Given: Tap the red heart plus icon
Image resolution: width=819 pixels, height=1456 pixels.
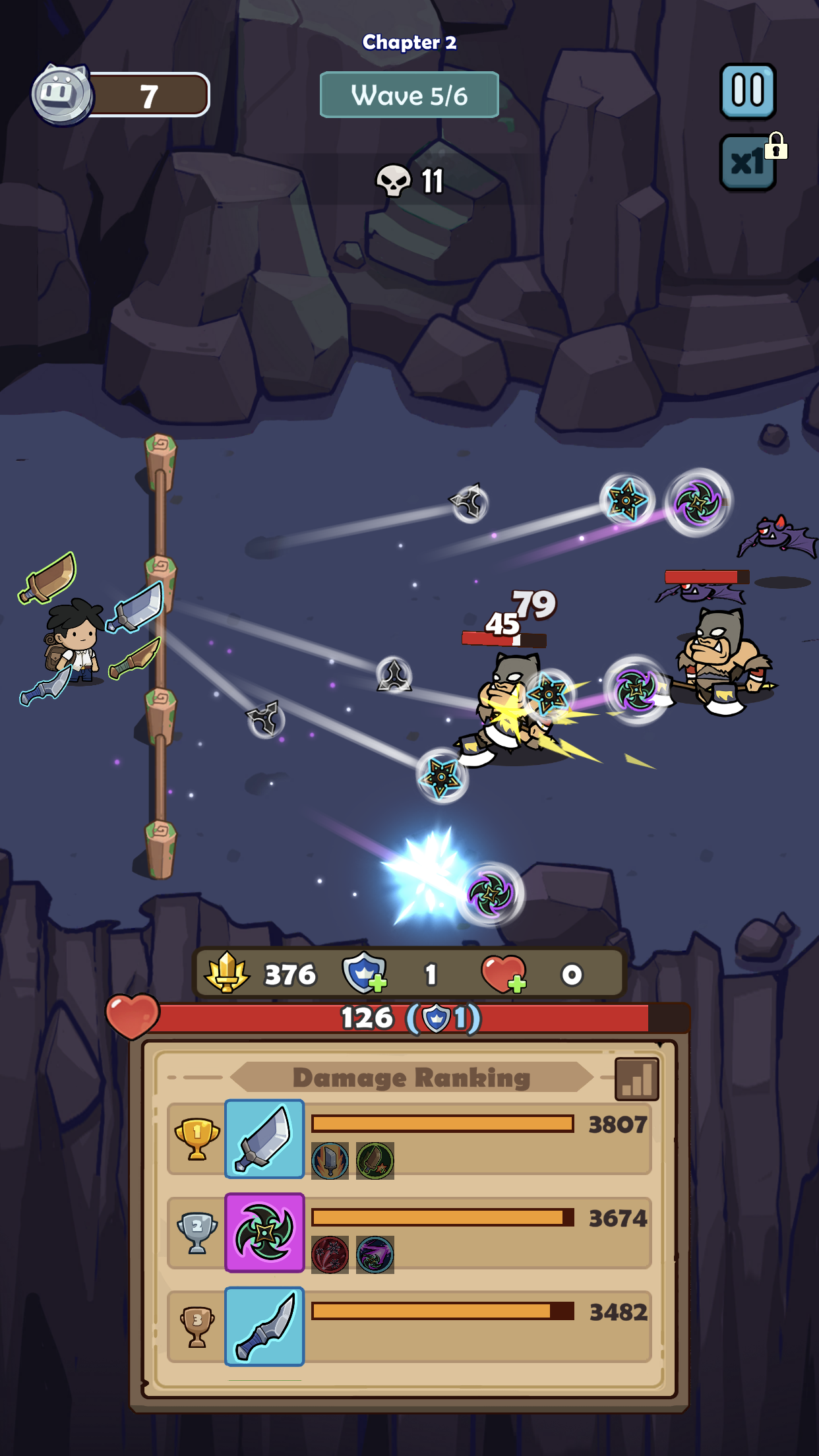Looking at the screenshot, I should tap(504, 974).
